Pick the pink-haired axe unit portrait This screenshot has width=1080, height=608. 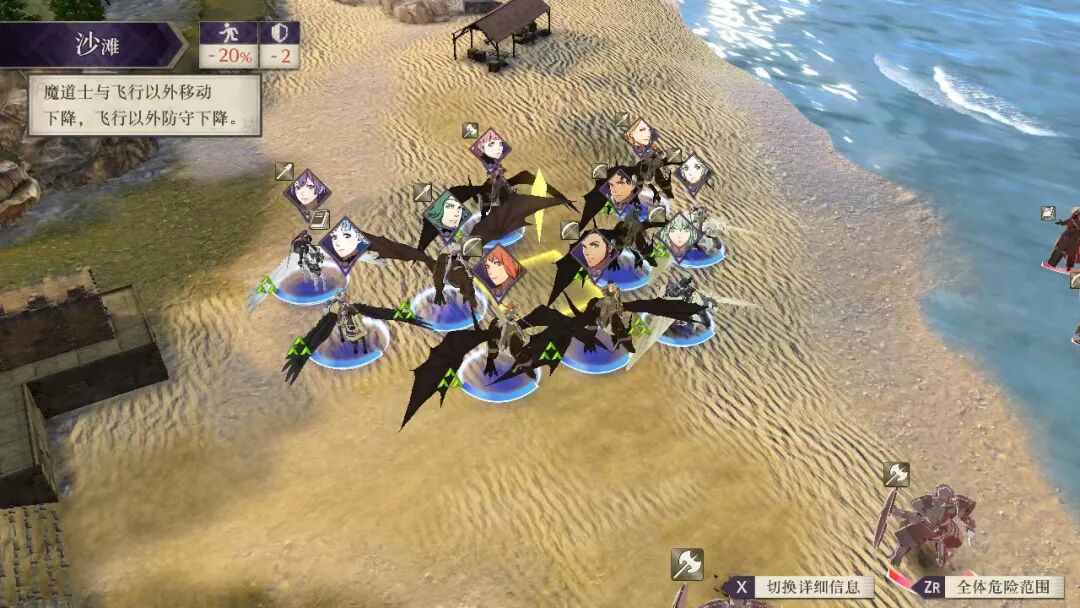coord(490,150)
